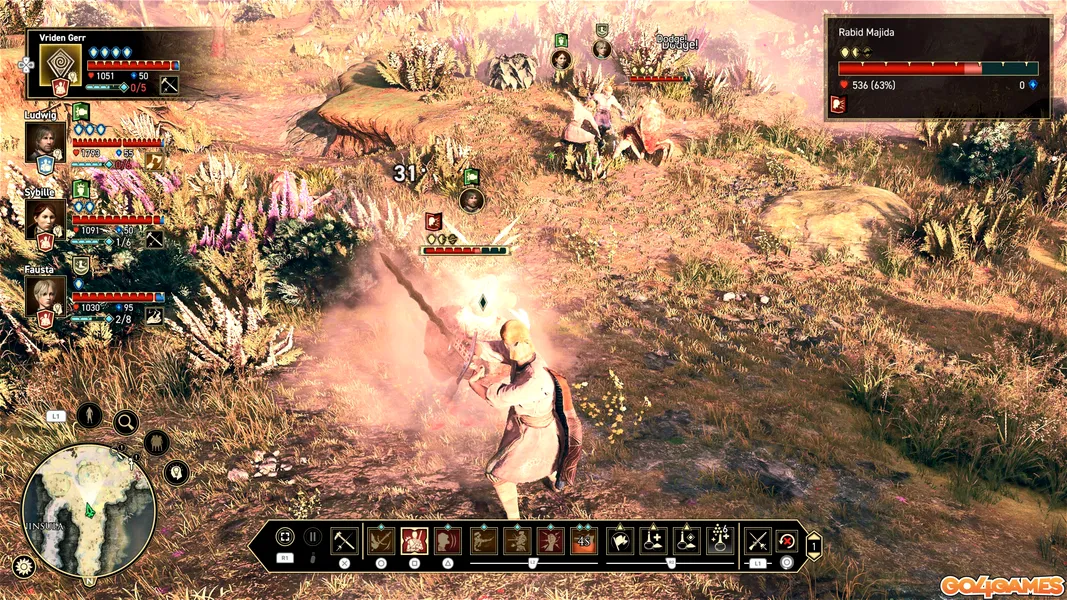Select the ability slot on cooldown
This screenshot has width=1067, height=600.
click(584, 541)
